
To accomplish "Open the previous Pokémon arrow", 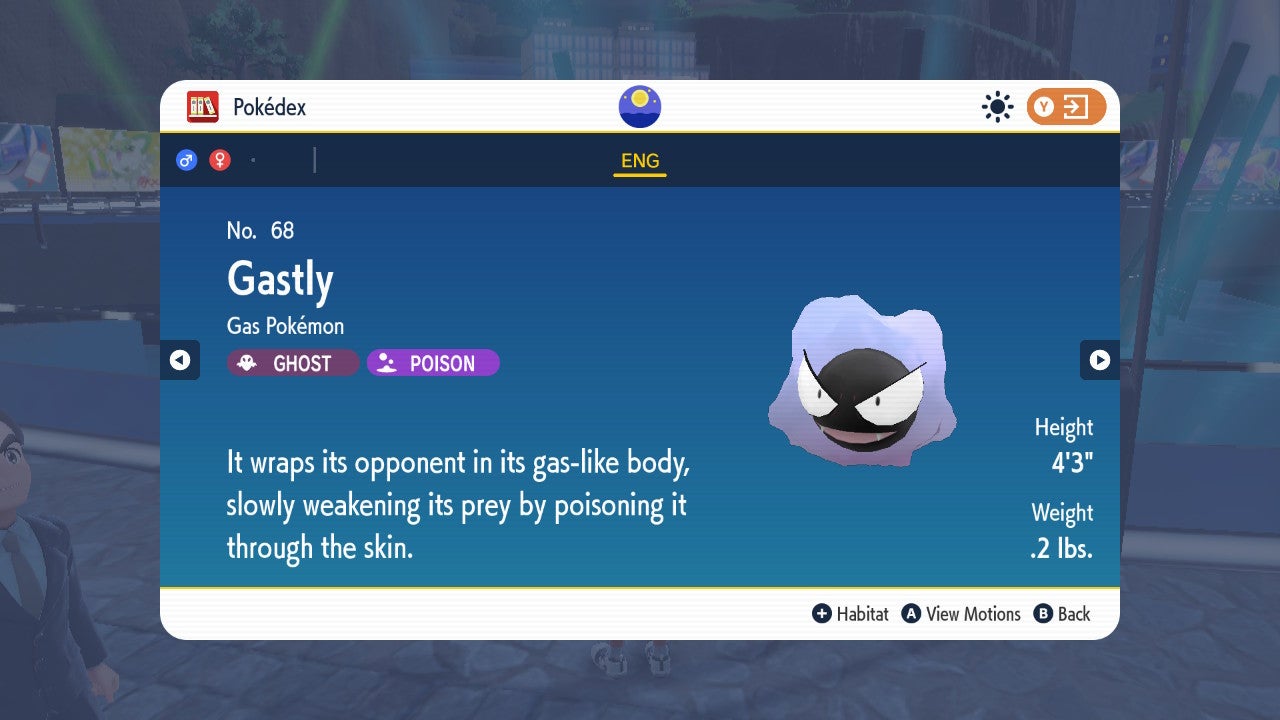I will [180, 361].
